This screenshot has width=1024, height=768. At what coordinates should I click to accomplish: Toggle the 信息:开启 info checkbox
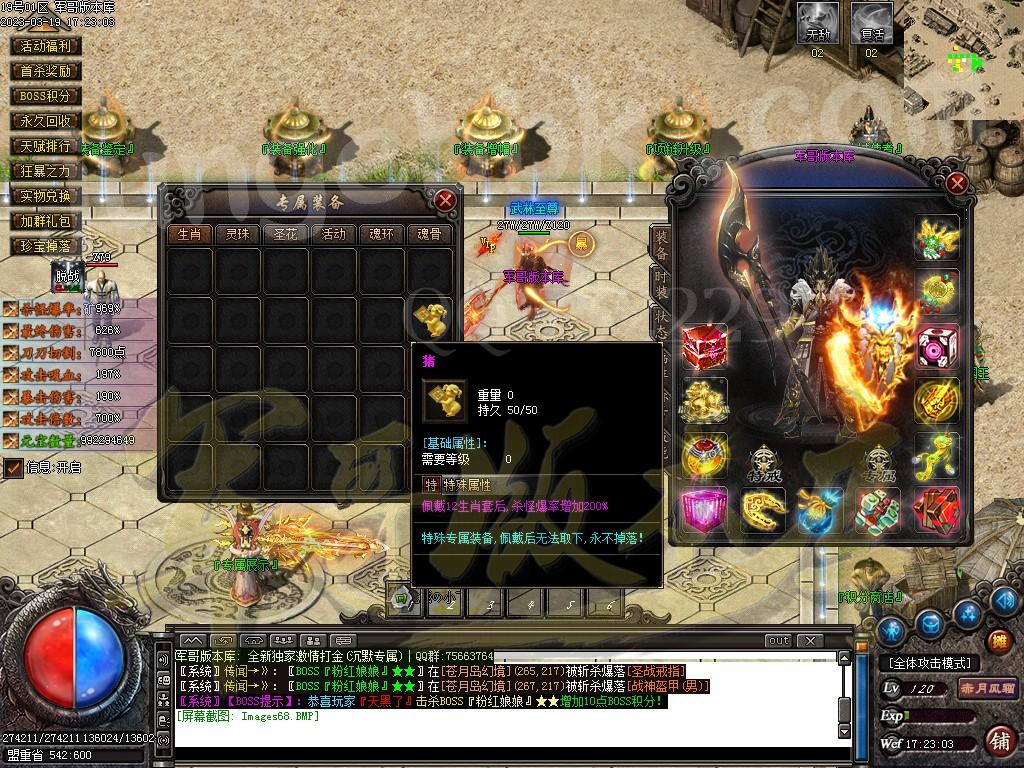tap(14, 467)
